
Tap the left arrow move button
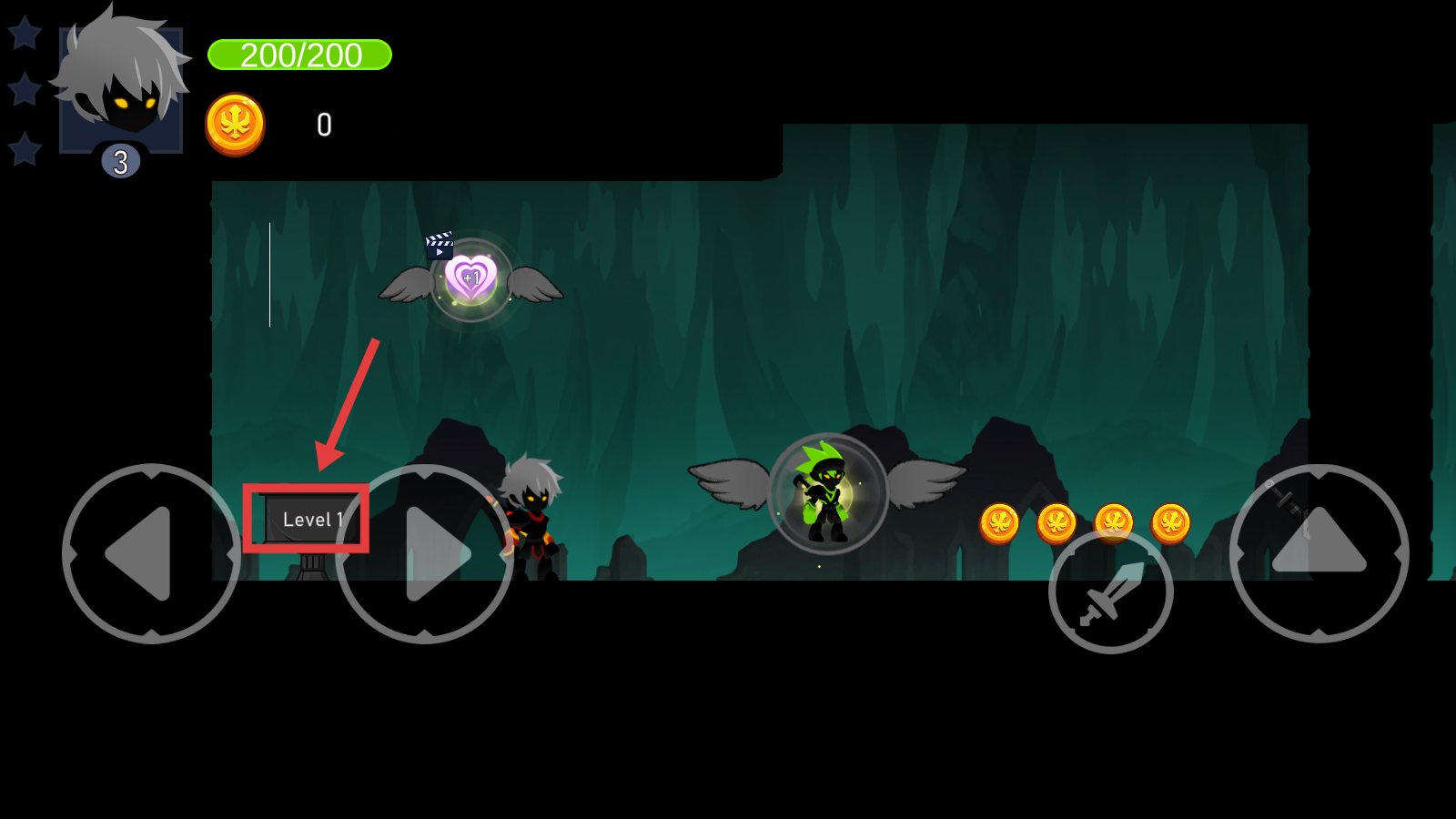151,553
